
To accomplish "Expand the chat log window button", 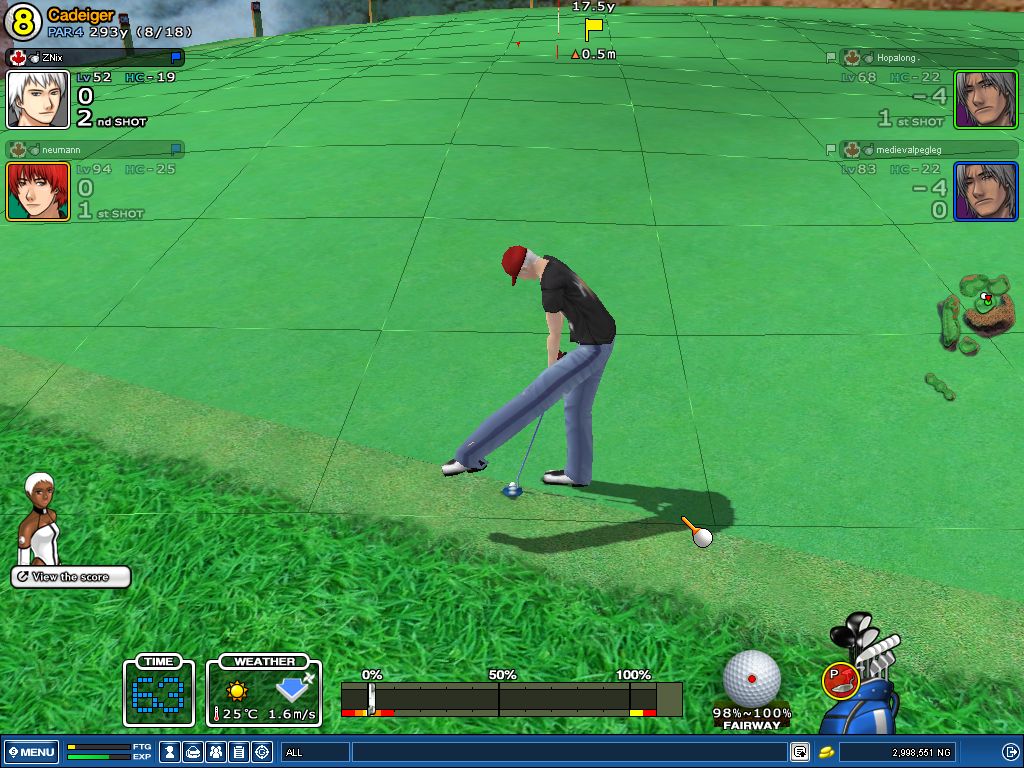I will pos(799,751).
